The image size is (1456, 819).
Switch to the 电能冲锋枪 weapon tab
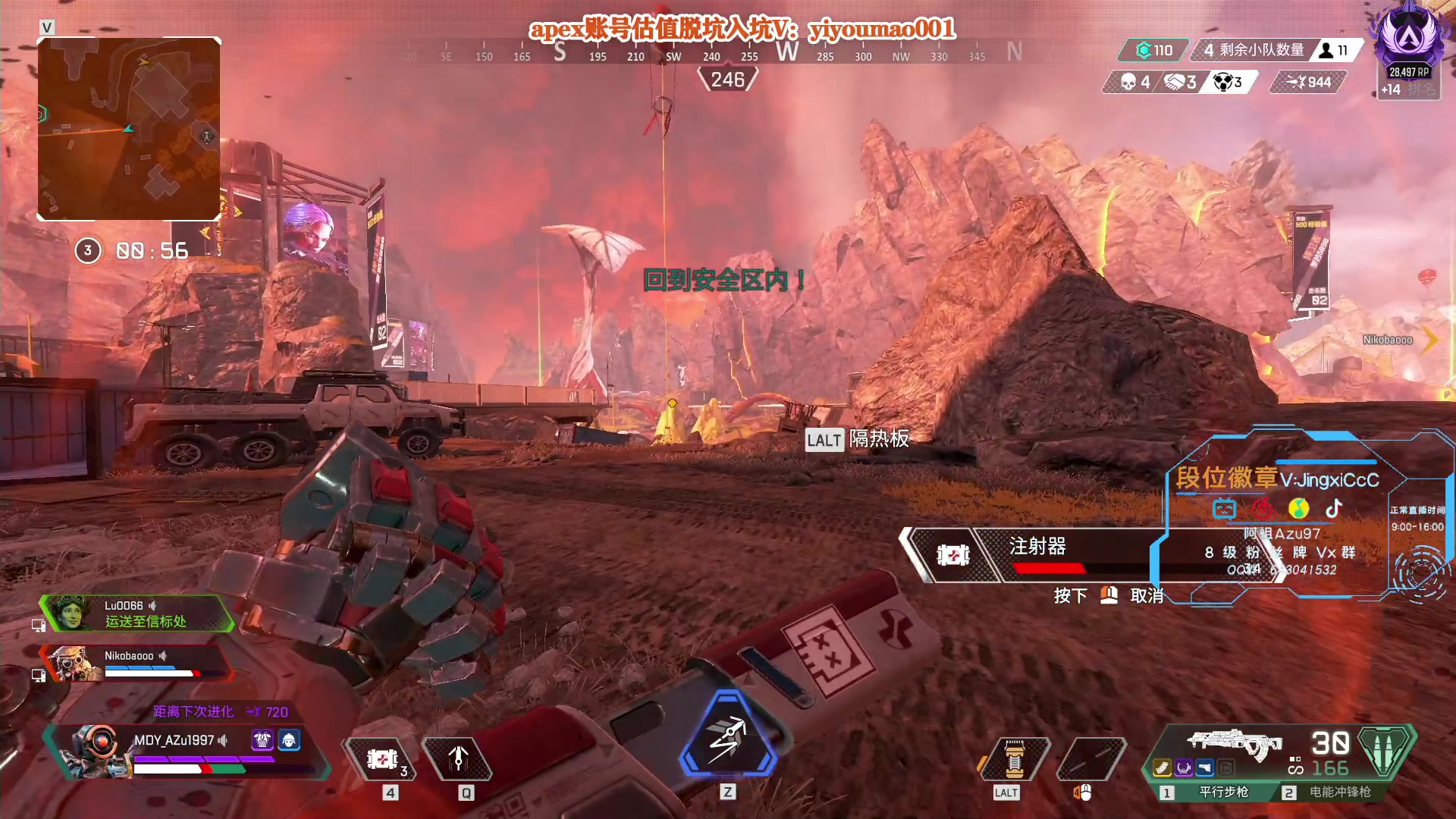click(1332, 792)
